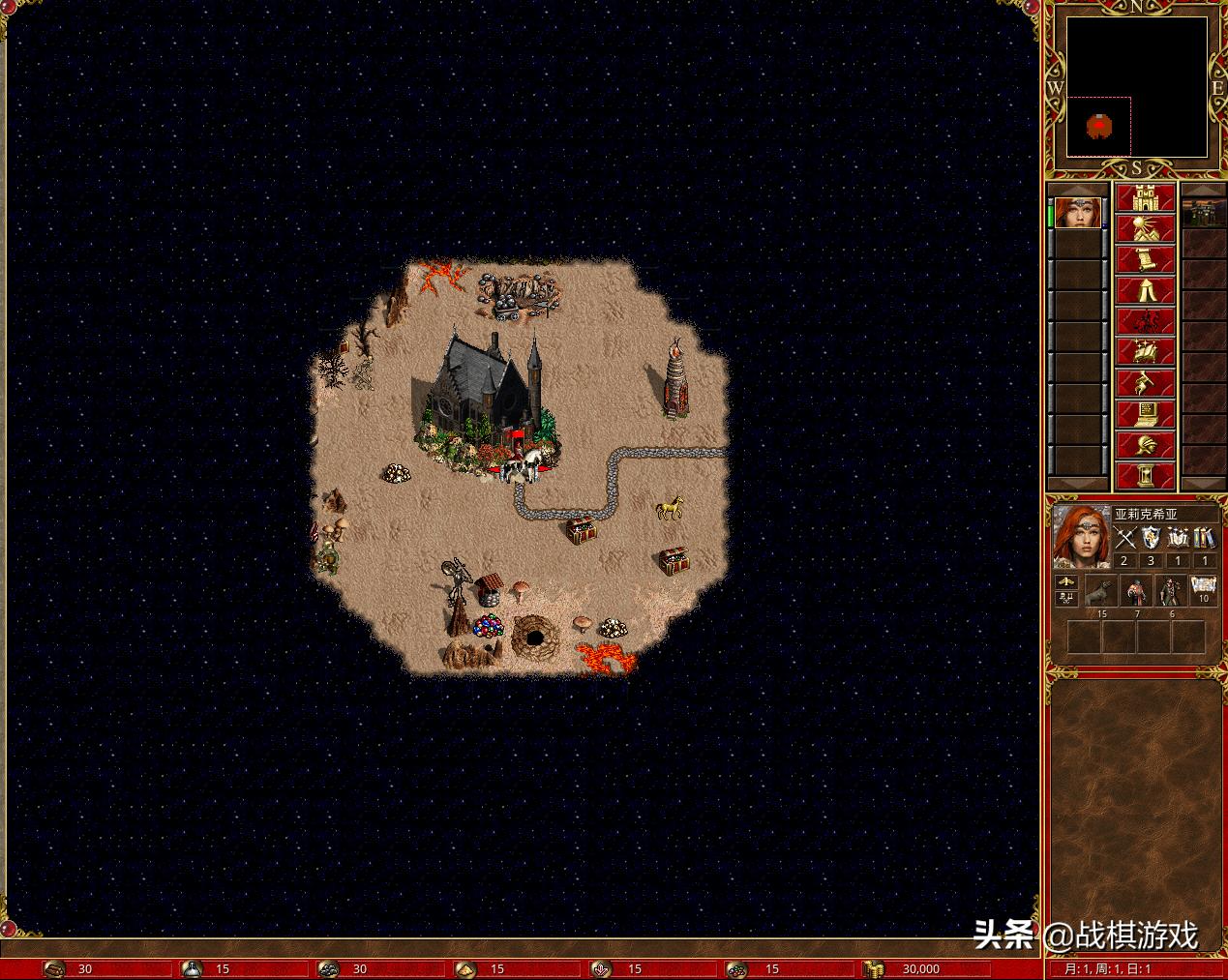Switch to underground view with sun-mountain button
Screen dimensions: 1228x980
click(1146, 228)
